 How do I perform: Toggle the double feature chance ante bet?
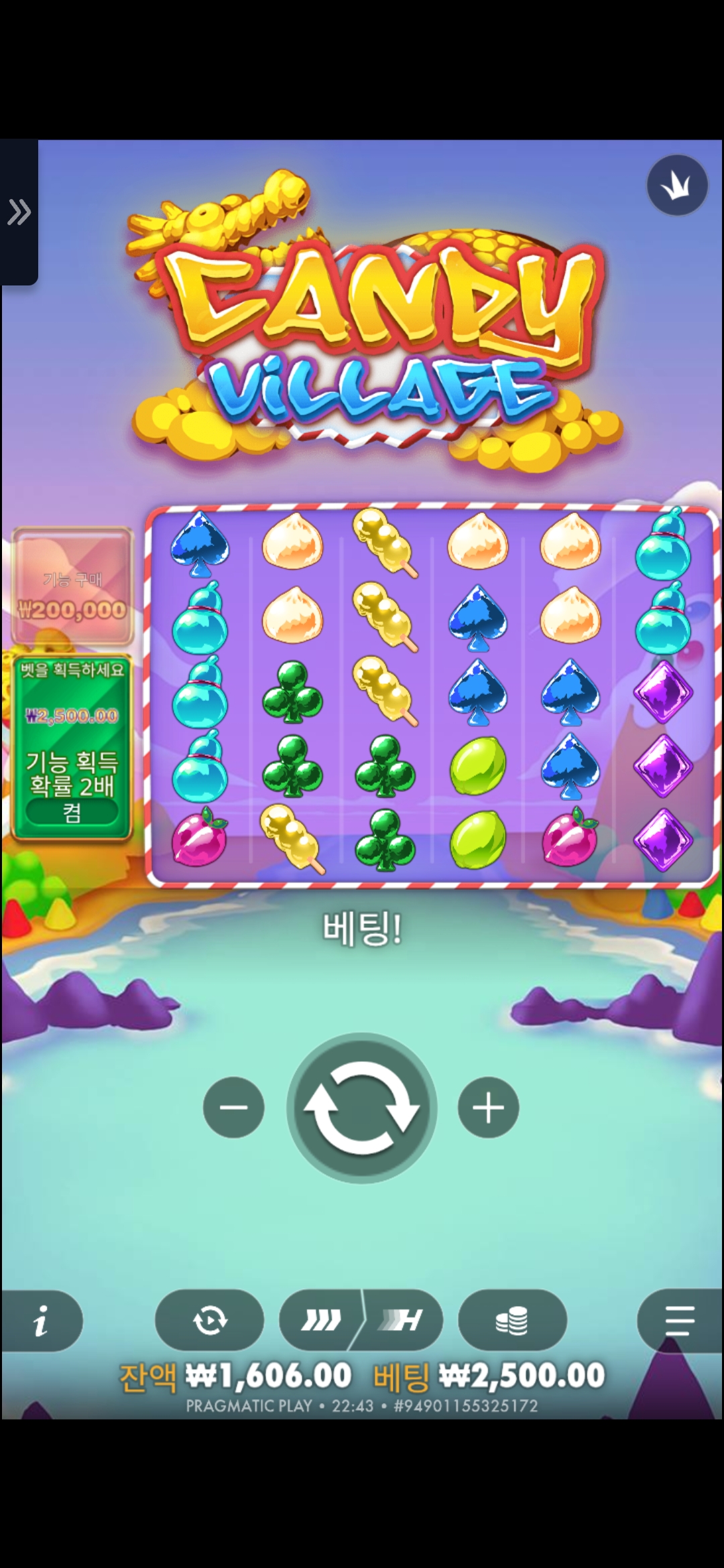point(72,811)
